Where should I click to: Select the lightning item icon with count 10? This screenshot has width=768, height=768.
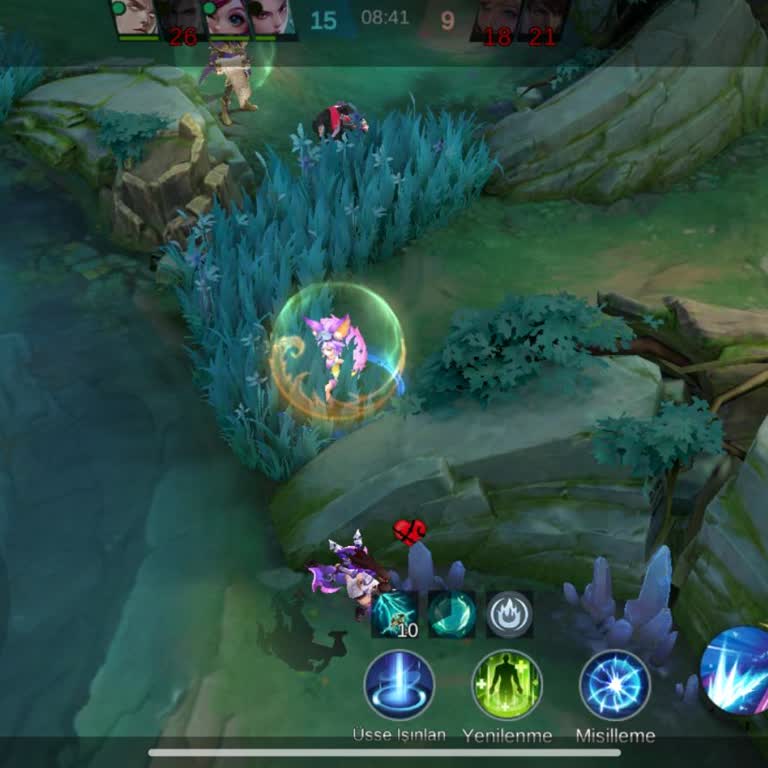(x=394, y=614)
